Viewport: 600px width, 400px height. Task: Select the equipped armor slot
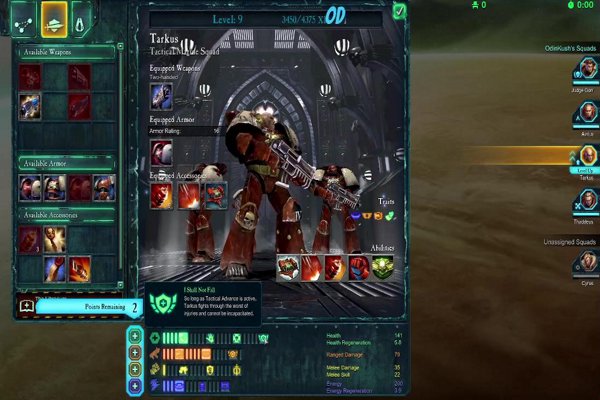161,152
